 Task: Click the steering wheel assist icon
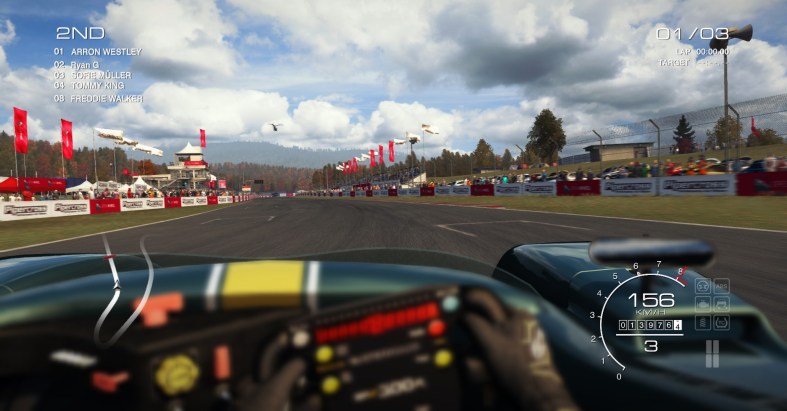coord(703,286)
